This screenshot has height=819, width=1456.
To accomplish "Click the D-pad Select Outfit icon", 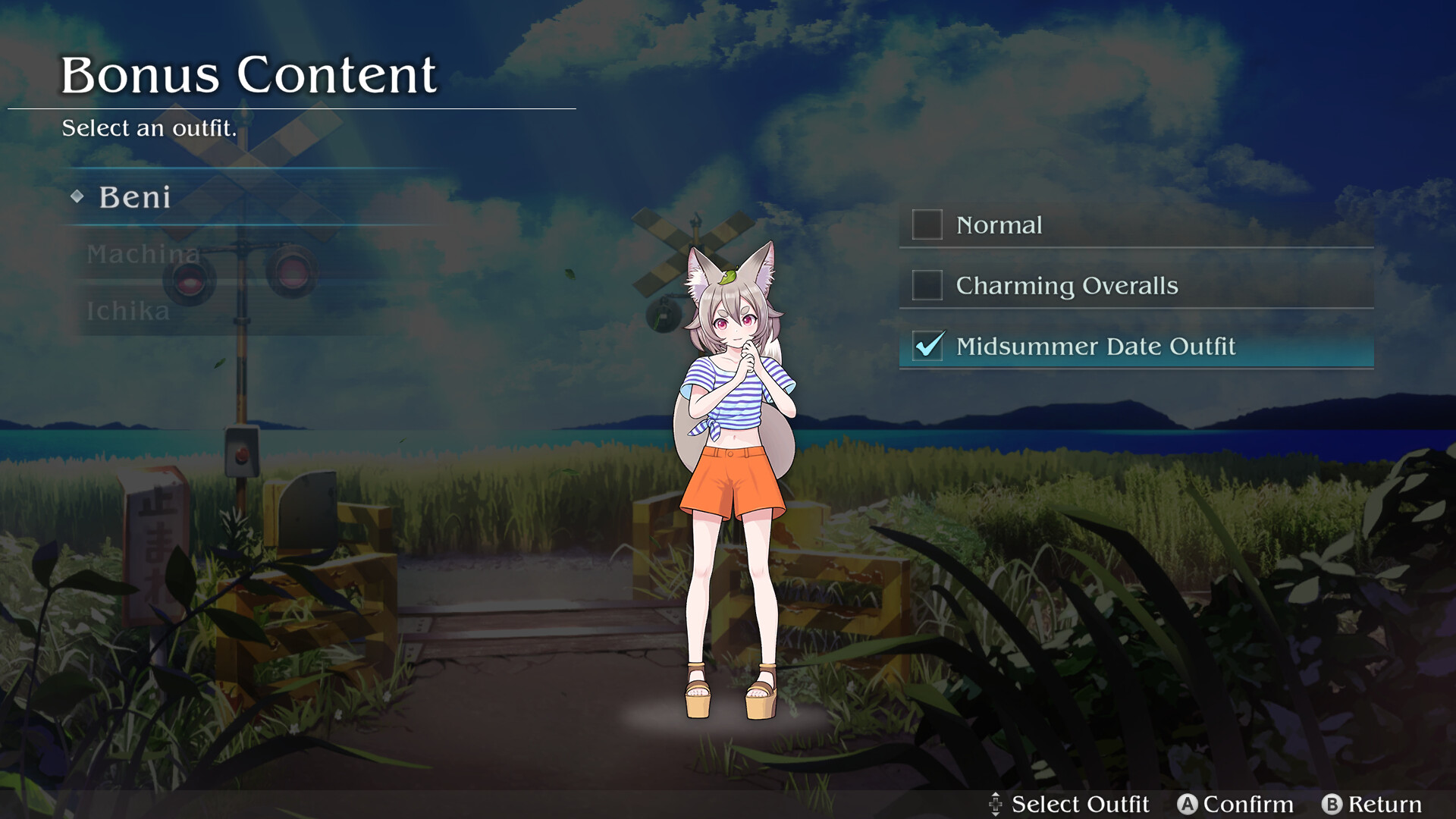I will 996,803.
